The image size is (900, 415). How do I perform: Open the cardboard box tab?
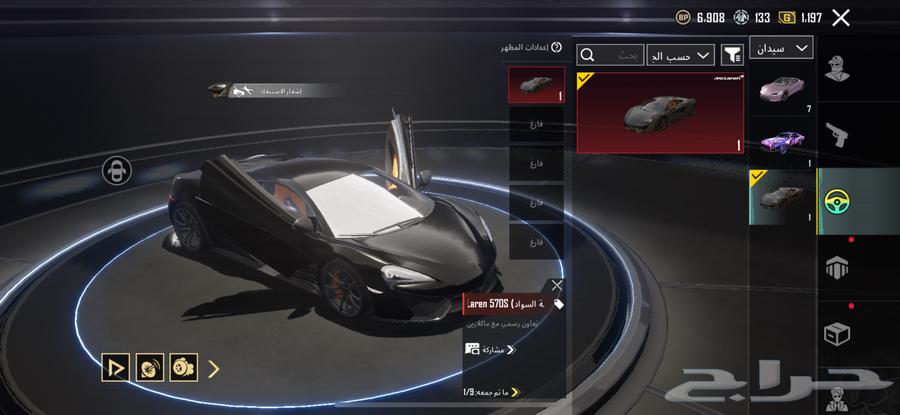836,332
